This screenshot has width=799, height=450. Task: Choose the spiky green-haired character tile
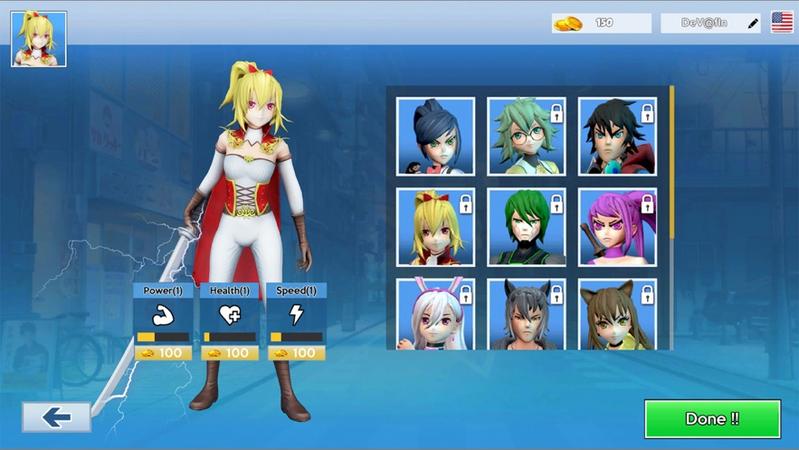point(526,227)
